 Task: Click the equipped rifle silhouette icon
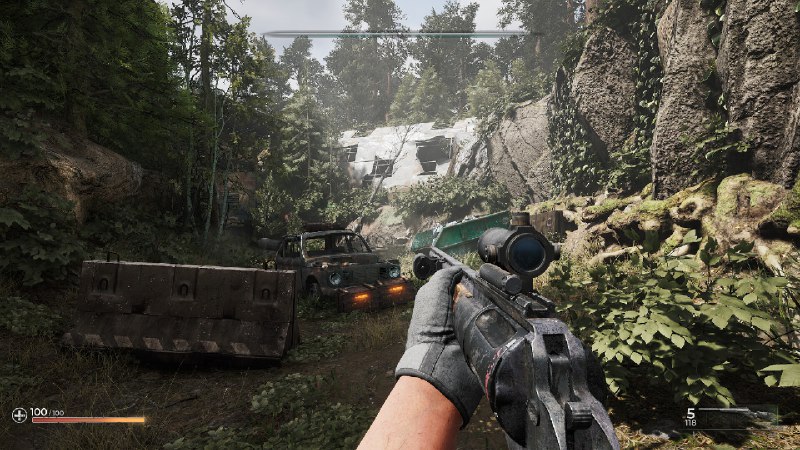[741, 413]
